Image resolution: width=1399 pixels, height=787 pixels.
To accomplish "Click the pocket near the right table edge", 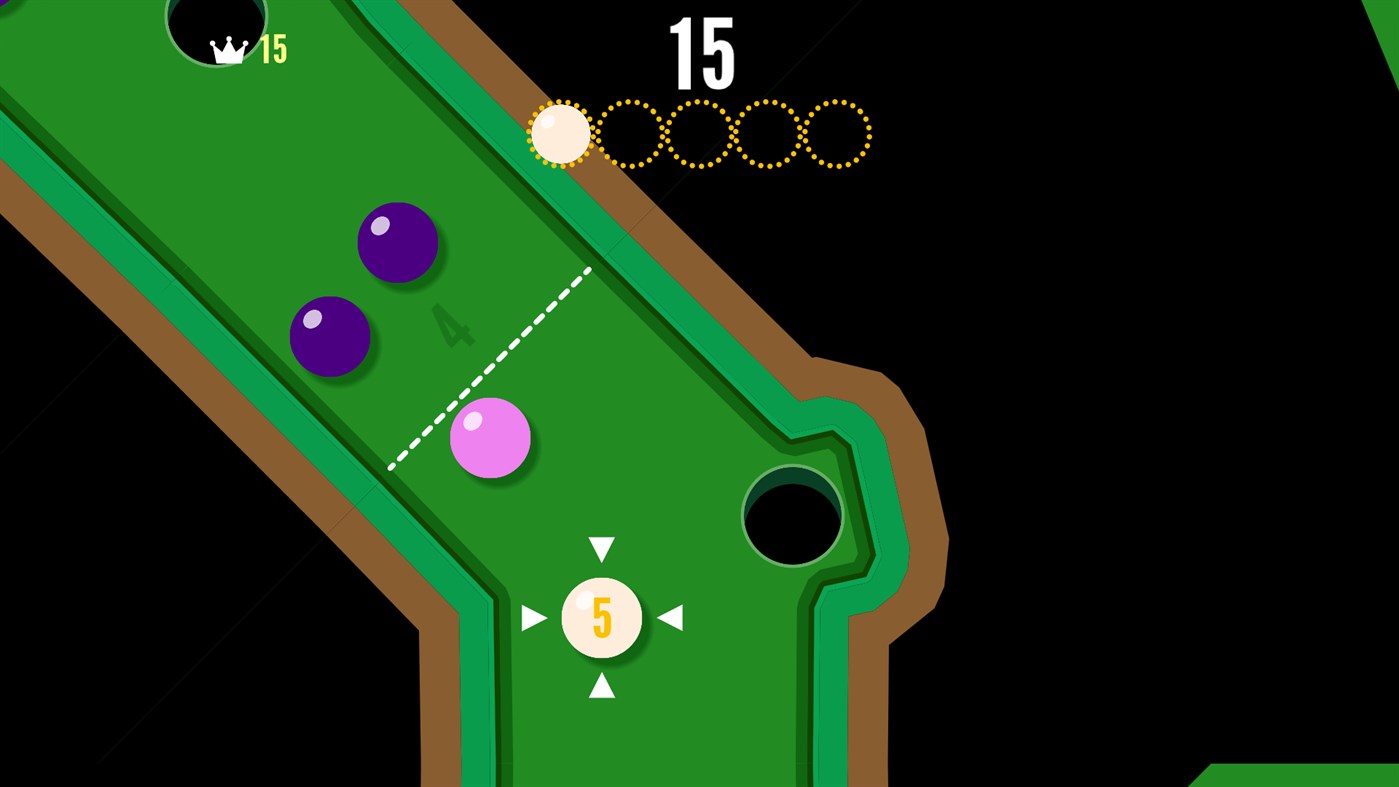I will tap(792, 514).
